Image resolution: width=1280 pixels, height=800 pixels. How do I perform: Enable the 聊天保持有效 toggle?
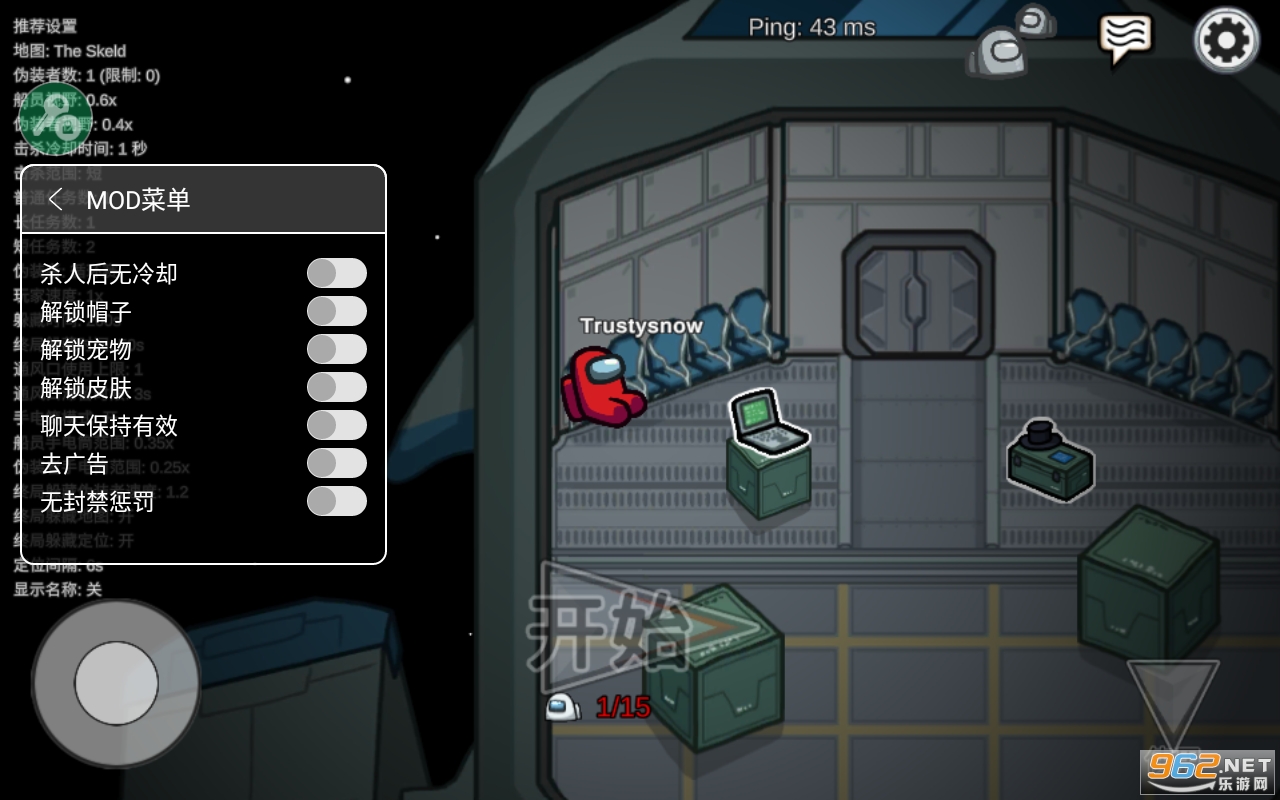pos(336,425)
